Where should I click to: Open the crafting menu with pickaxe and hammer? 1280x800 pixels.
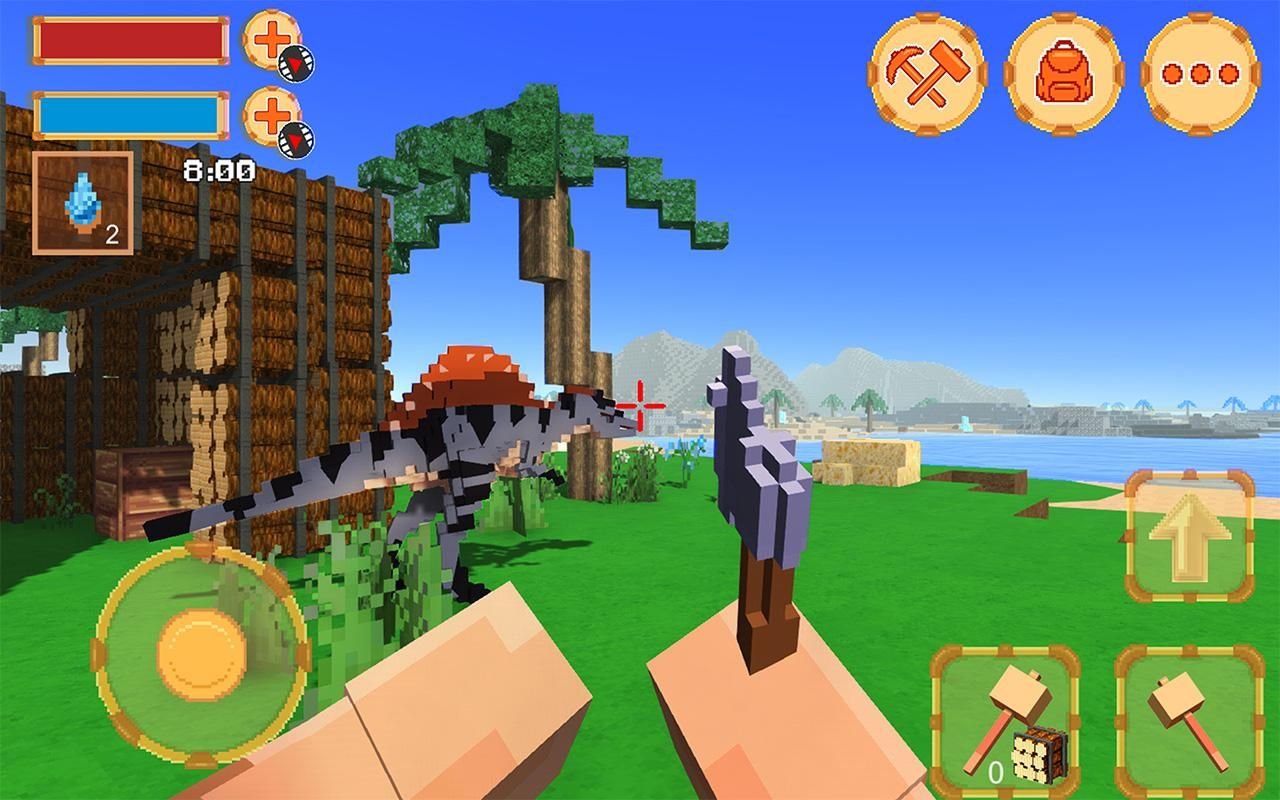click(927, 73)
